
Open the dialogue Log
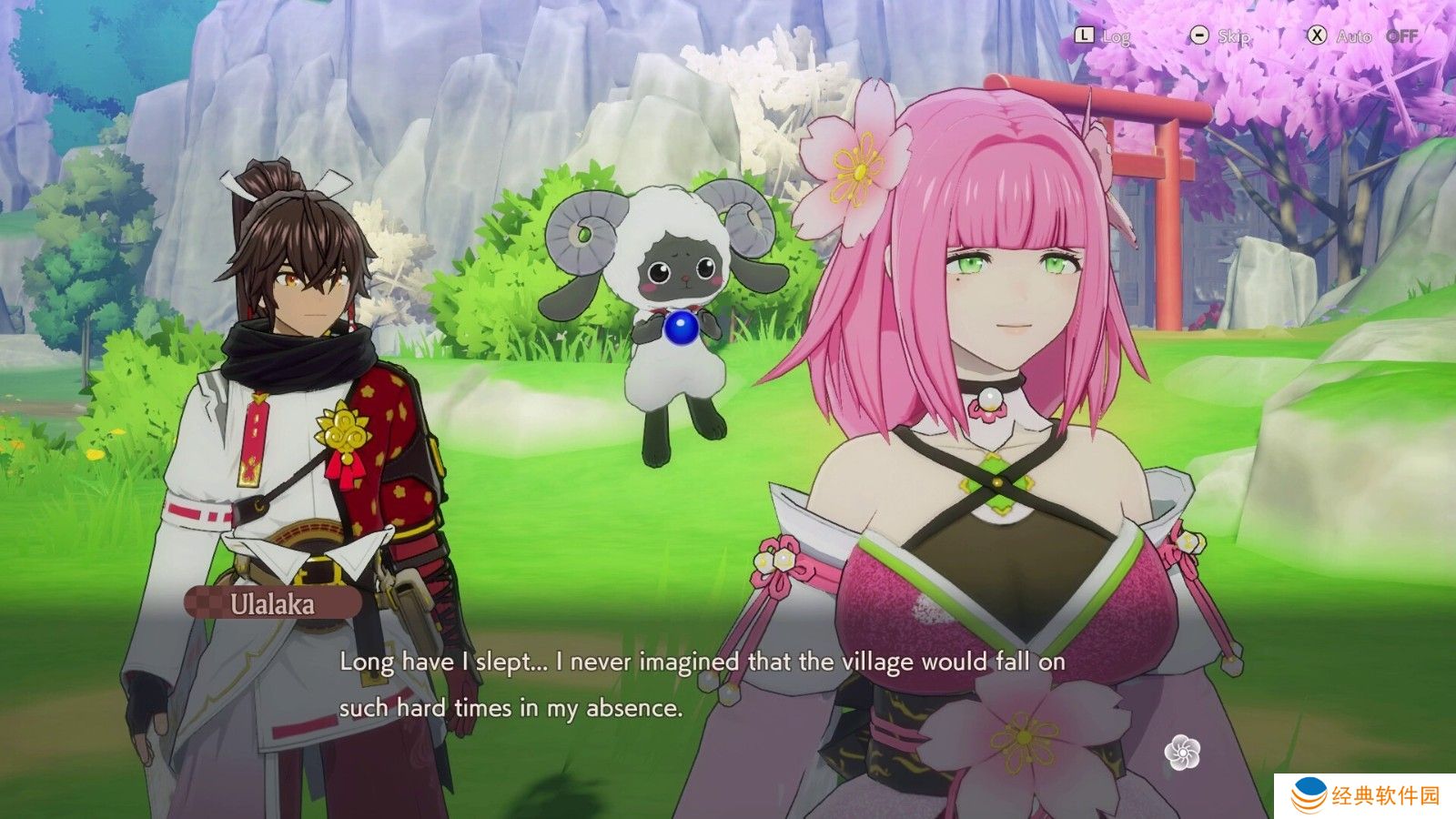pos(1102,36)
